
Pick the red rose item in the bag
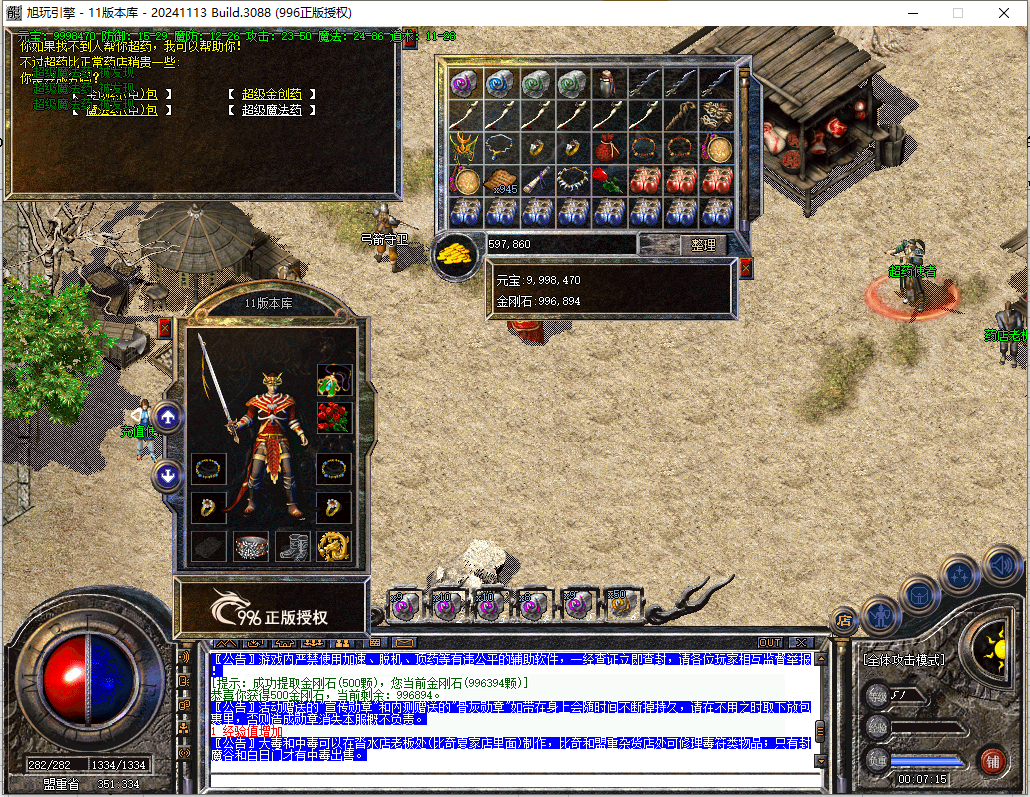(x=608, y=181)
